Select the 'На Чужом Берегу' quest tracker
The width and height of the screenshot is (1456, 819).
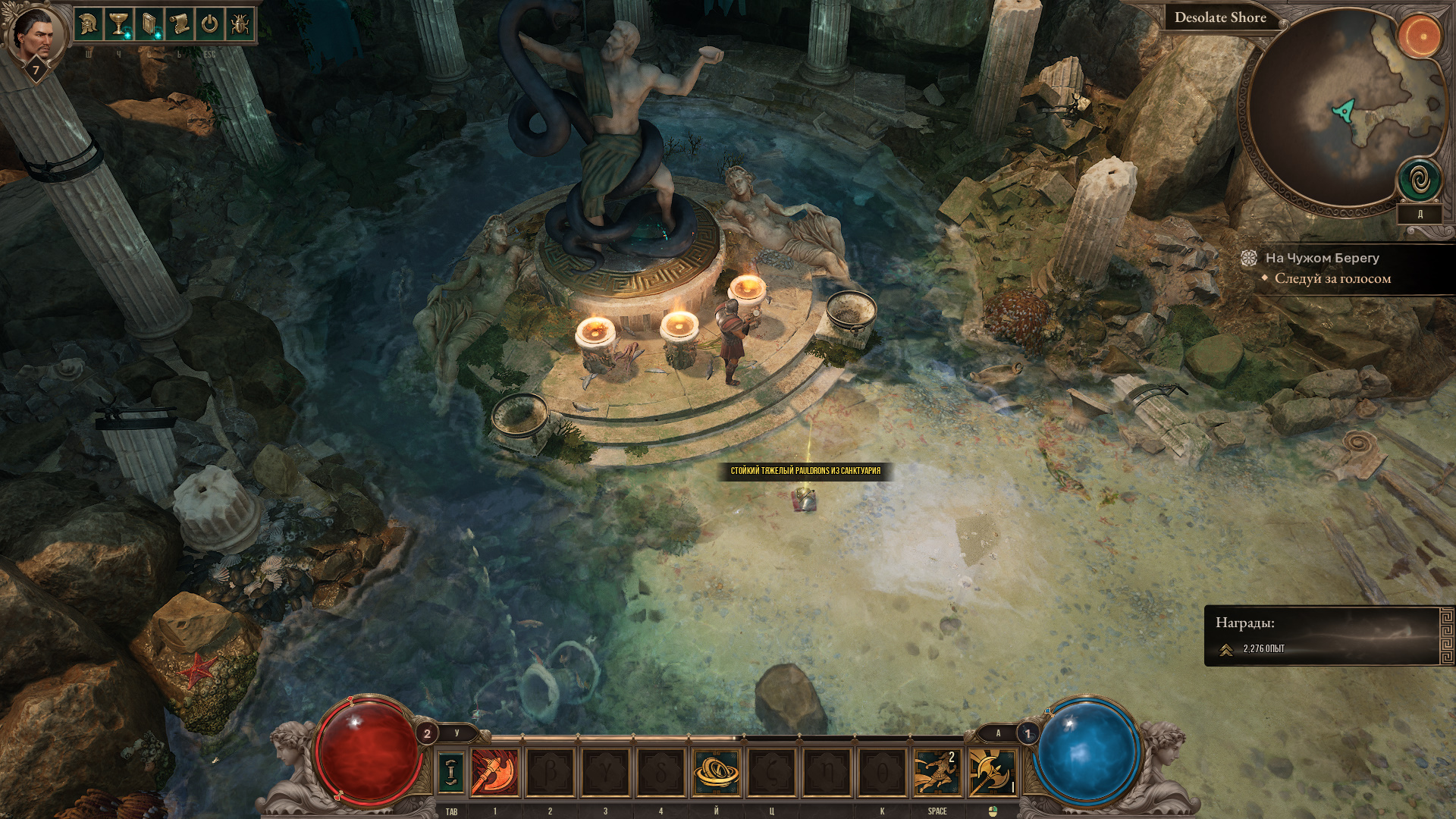pyautogui.click(x=1322, y=258)
